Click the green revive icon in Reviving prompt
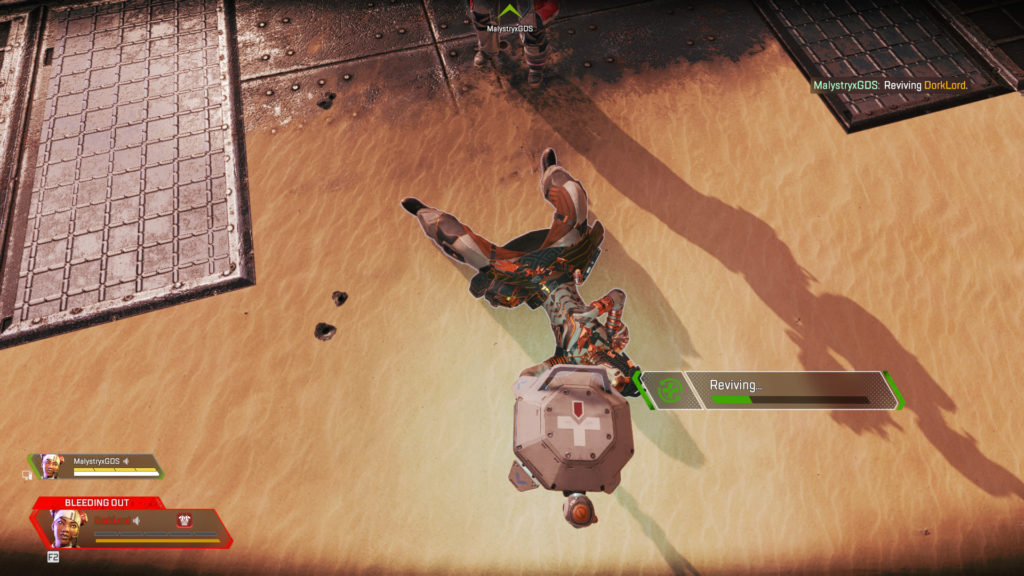This screenshot has height=576, width=1024. click(x=671, y=391)
